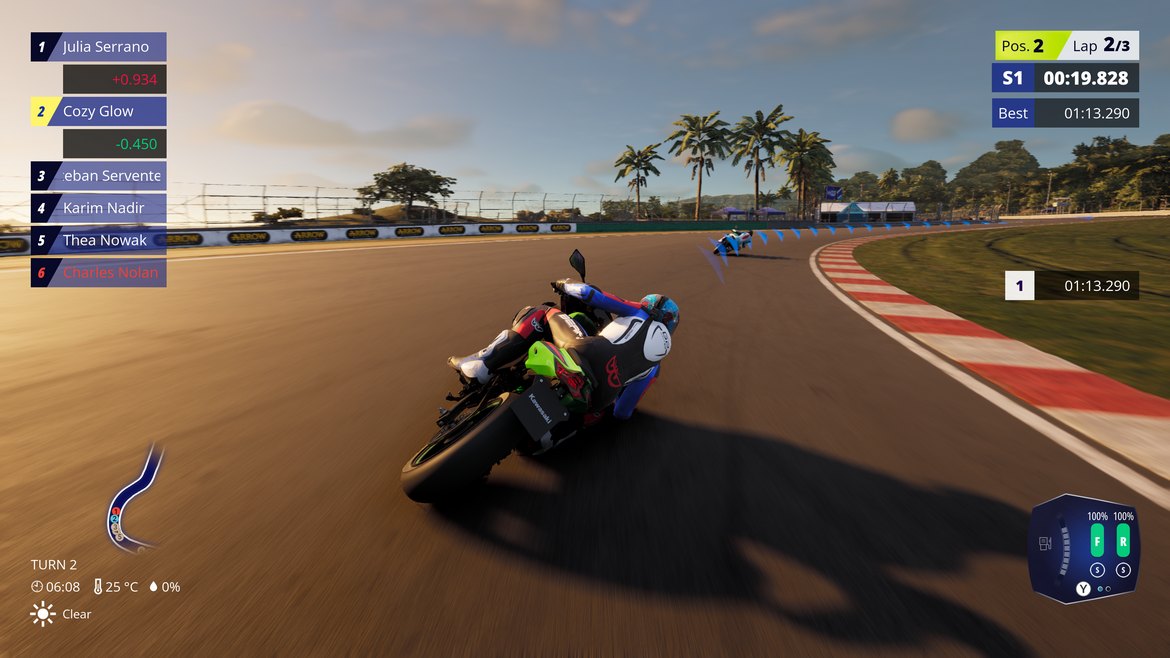Click Thea Nowak in the rider list
The height and width of the screenshot is (658, 1170).
[100, 240]
